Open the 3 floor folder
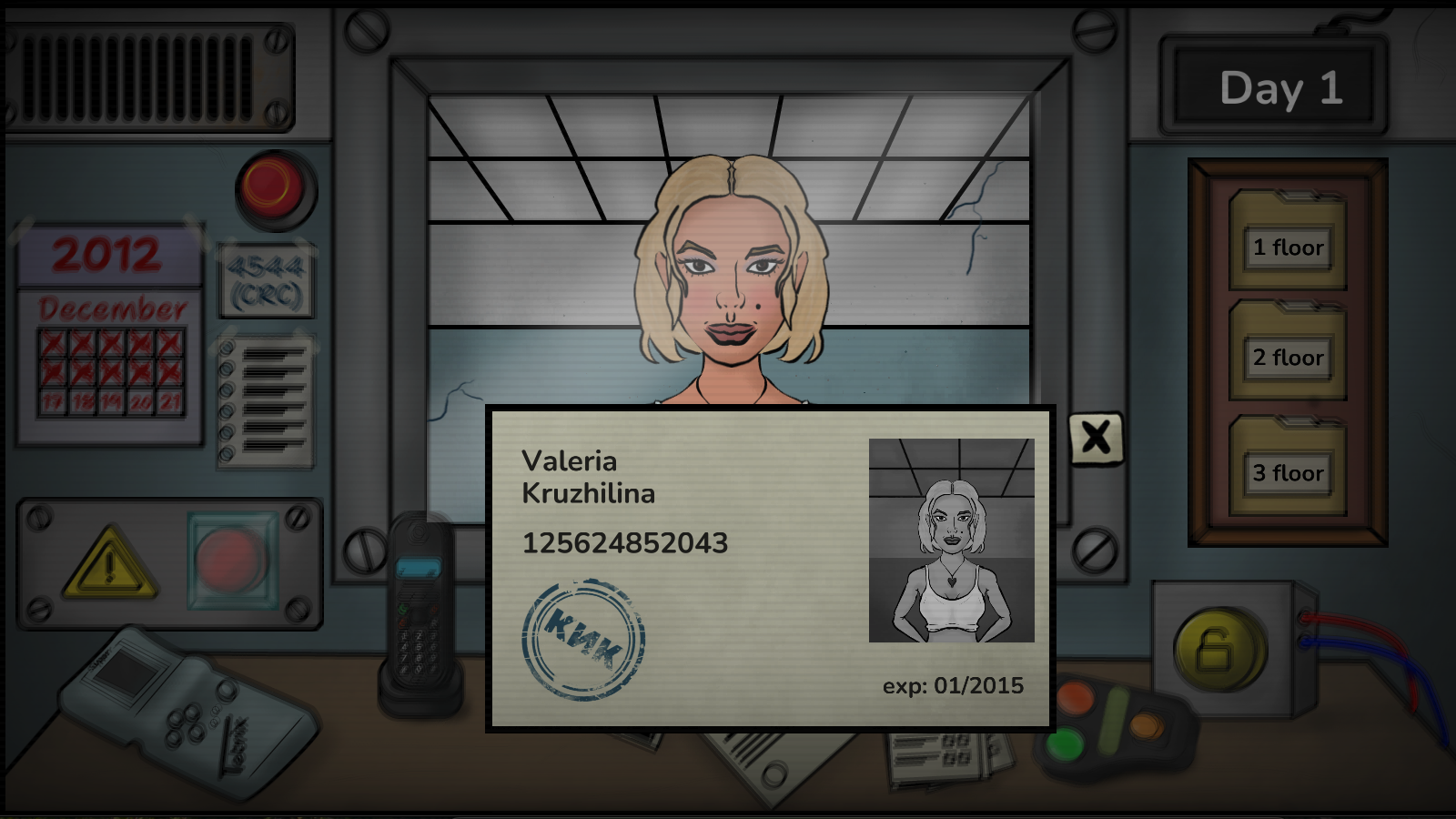This screenshot has width=1456, height=819. [1286, 473]
